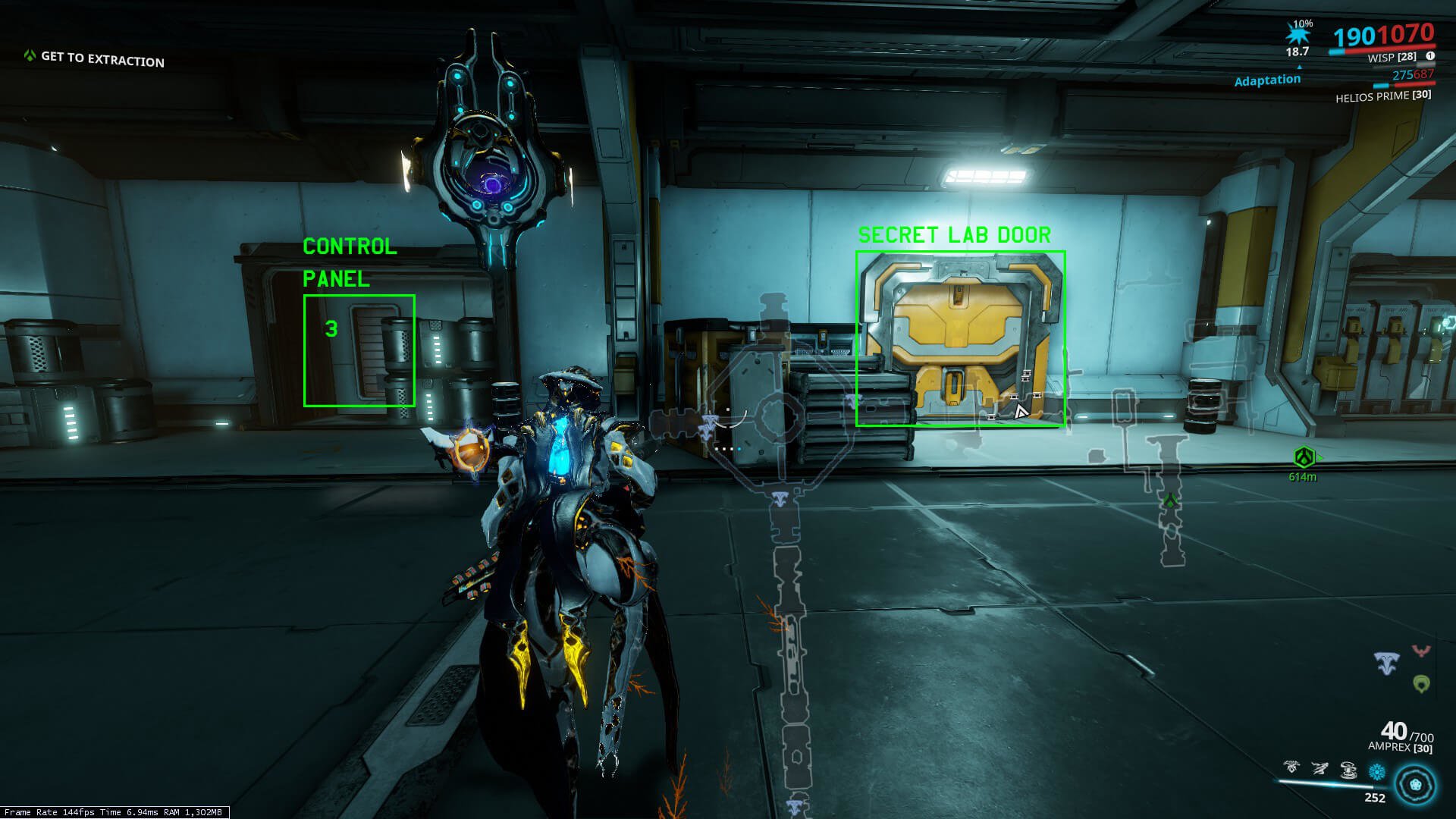The width and height of the screenshot is (1456, 819).
Task: Select the Adaptation buff starburst icon
Action: point(1298,33)
